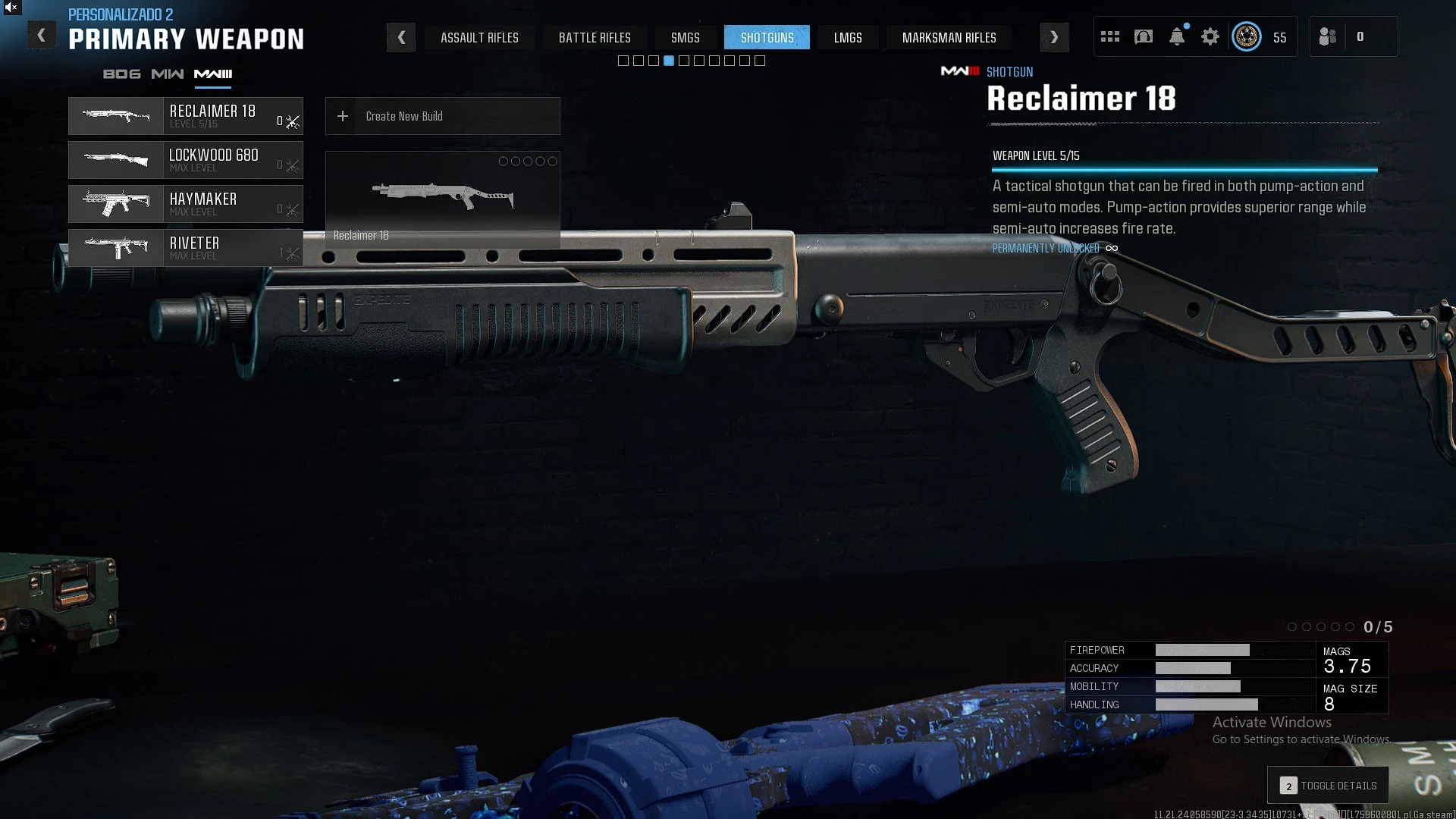
Task: Toggle the weapon details panel
Action: [1328, 786]
